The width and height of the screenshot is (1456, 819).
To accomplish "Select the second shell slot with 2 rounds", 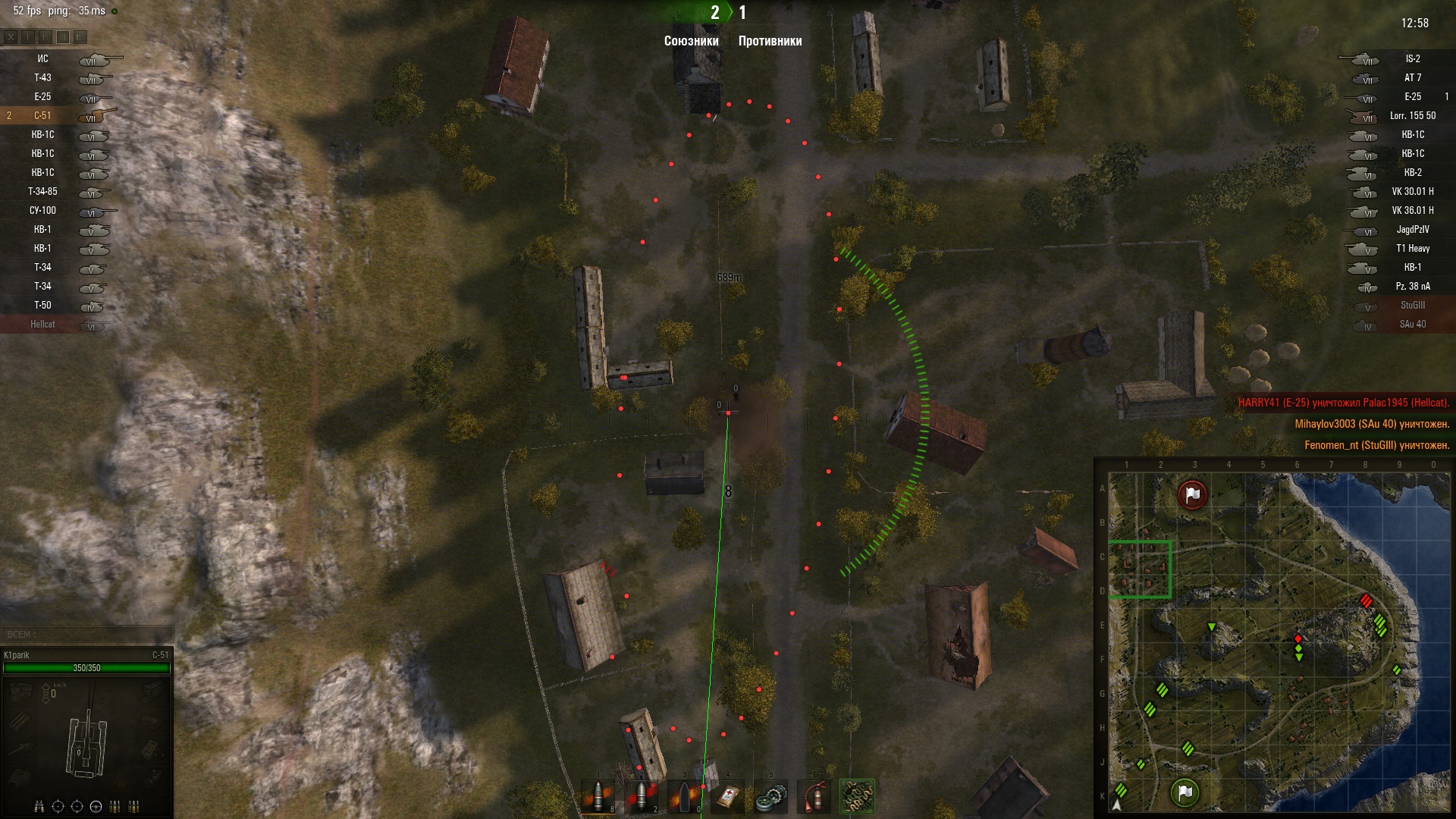I will (642, 796).
